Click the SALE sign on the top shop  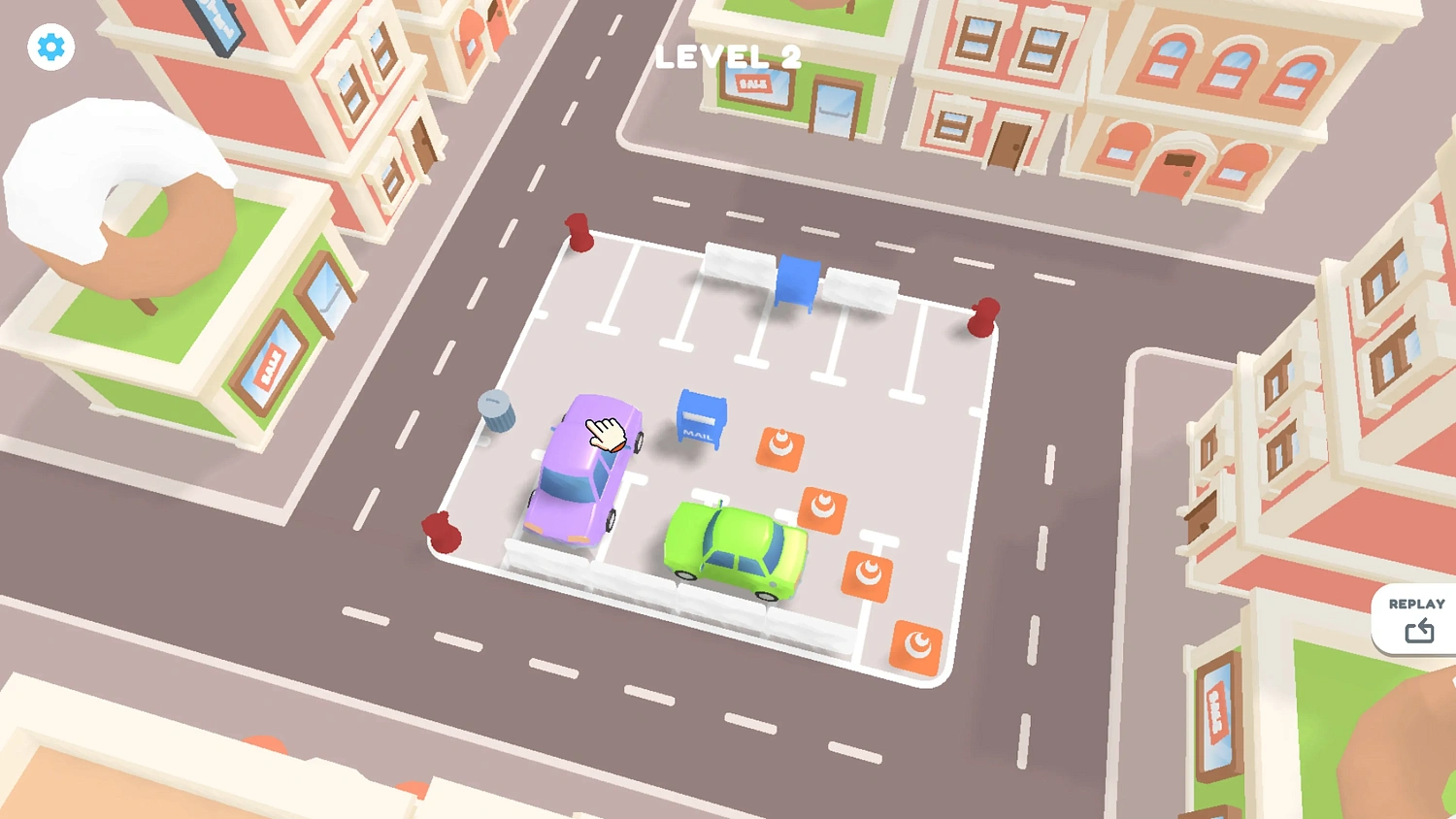click(x=752, y=84)
